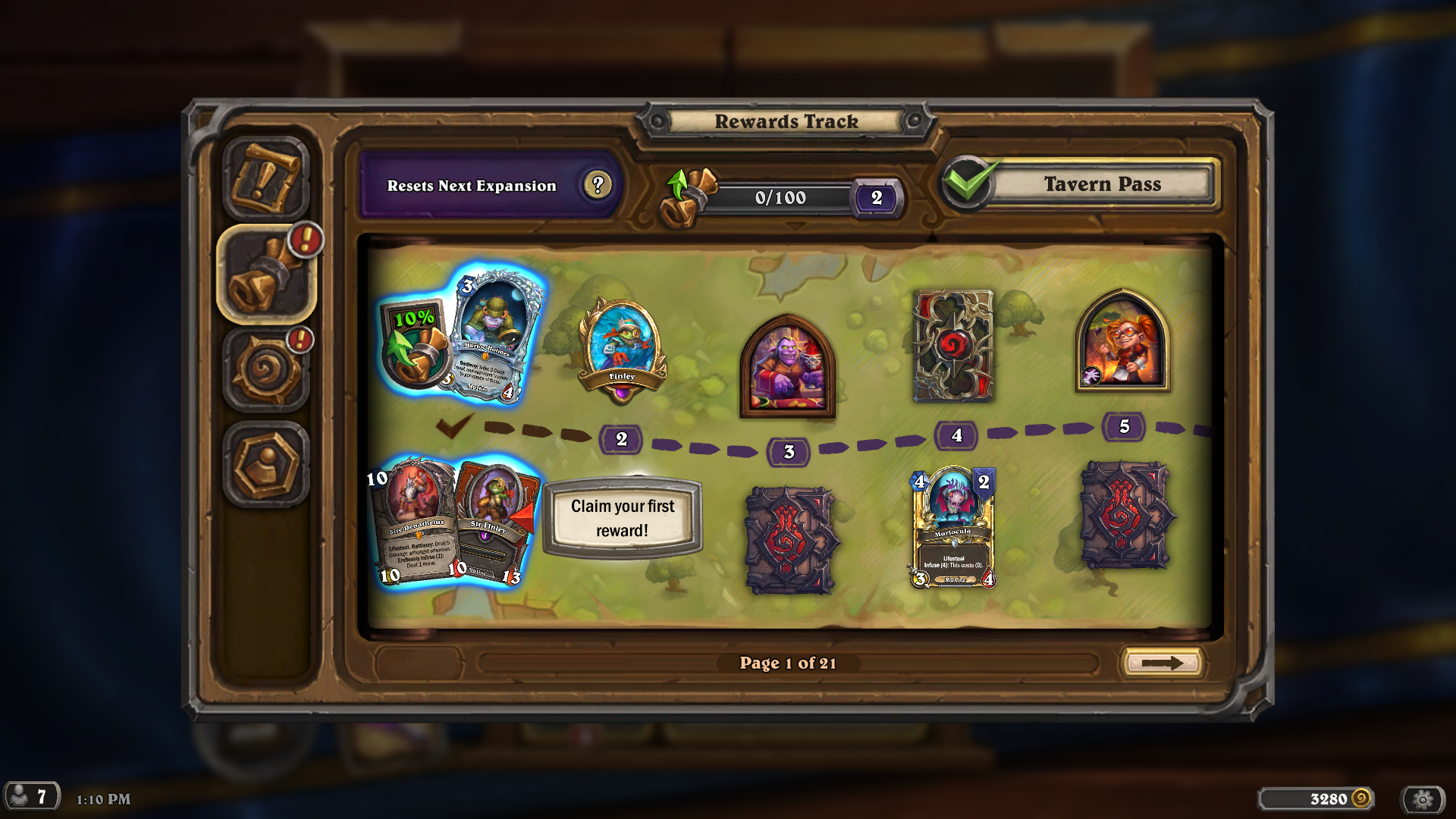
Task: Expand the arrow beneath the XP bar
Action: [x=795, y=224]
